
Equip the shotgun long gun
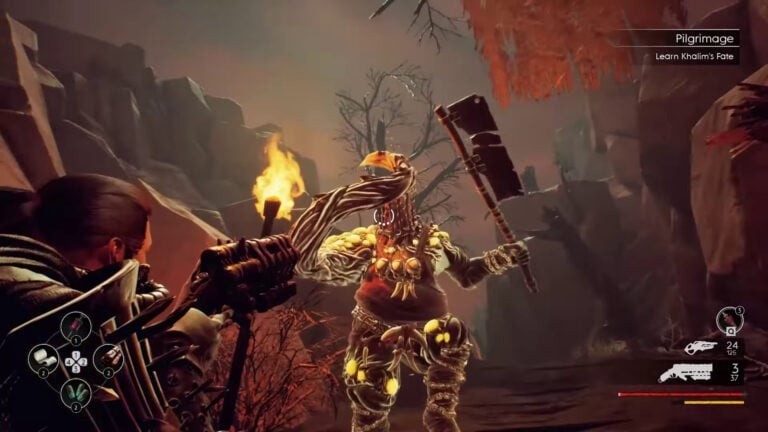(x=686, y=373)
